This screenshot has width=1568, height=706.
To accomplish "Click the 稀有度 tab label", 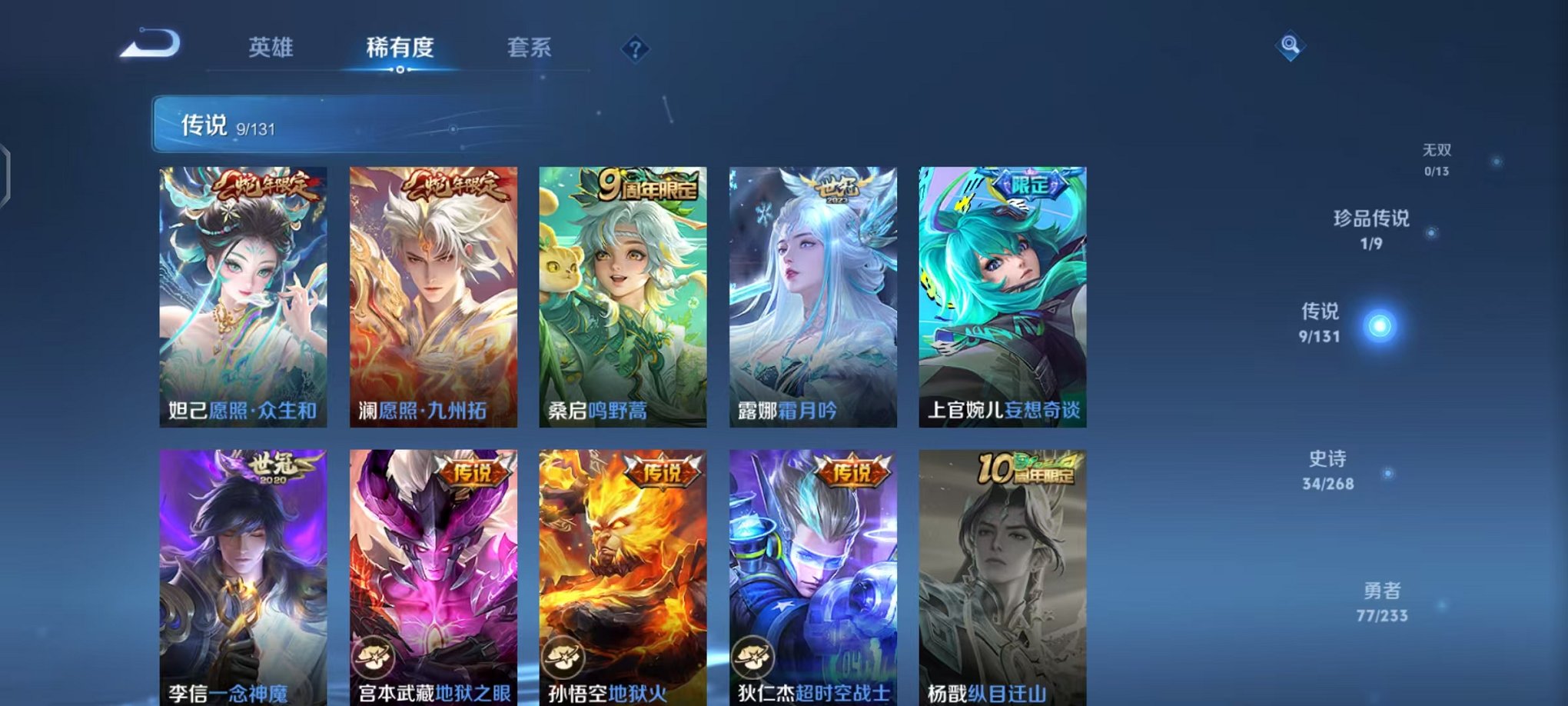I will [398, 48].
